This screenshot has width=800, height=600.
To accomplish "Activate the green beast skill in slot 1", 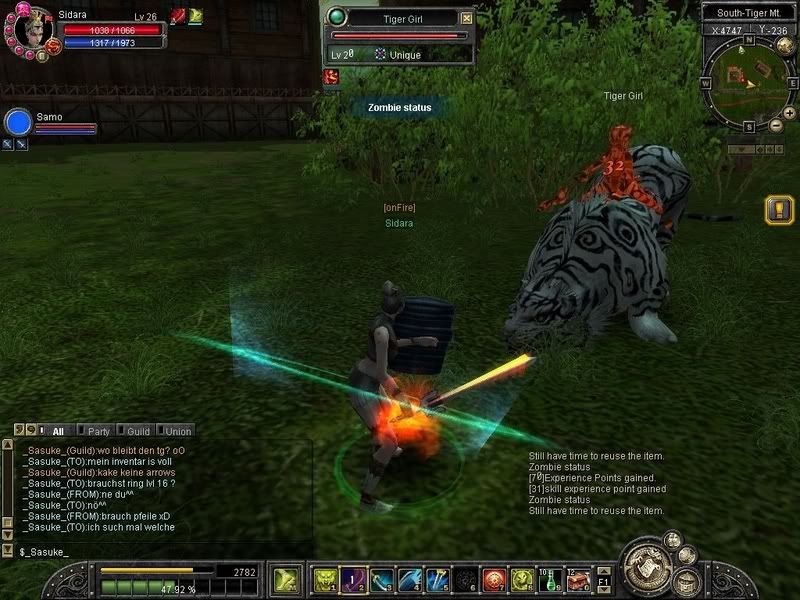I will (325, 579).
